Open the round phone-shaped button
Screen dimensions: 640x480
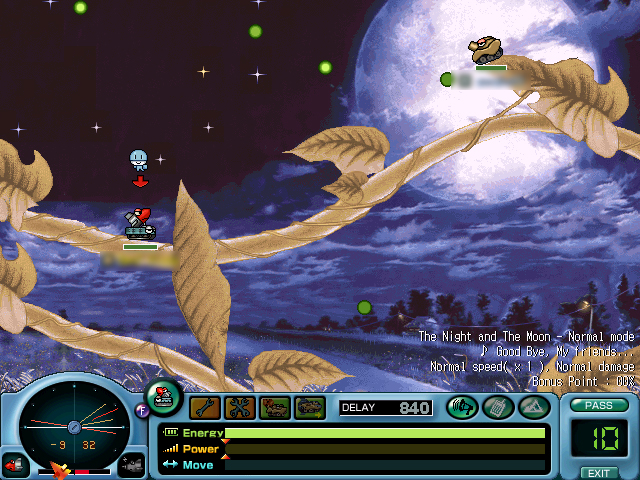497,407
